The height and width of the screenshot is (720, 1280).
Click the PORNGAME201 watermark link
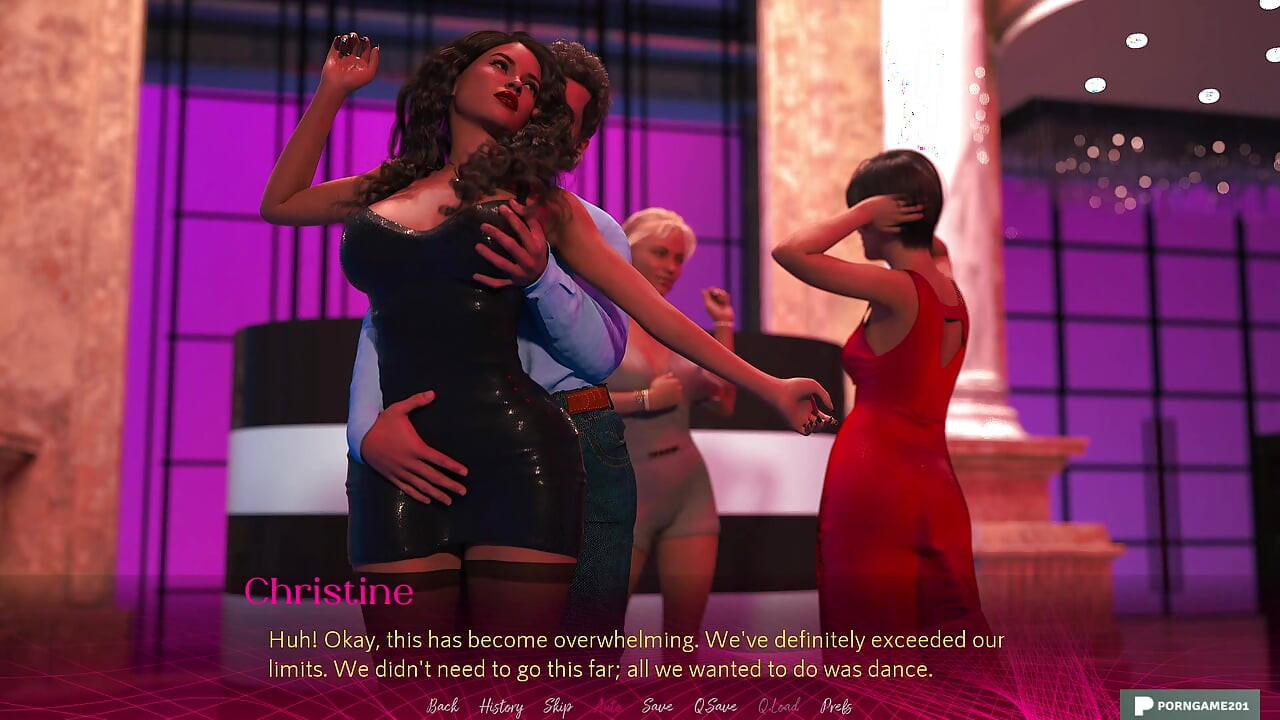point(1197,703)
